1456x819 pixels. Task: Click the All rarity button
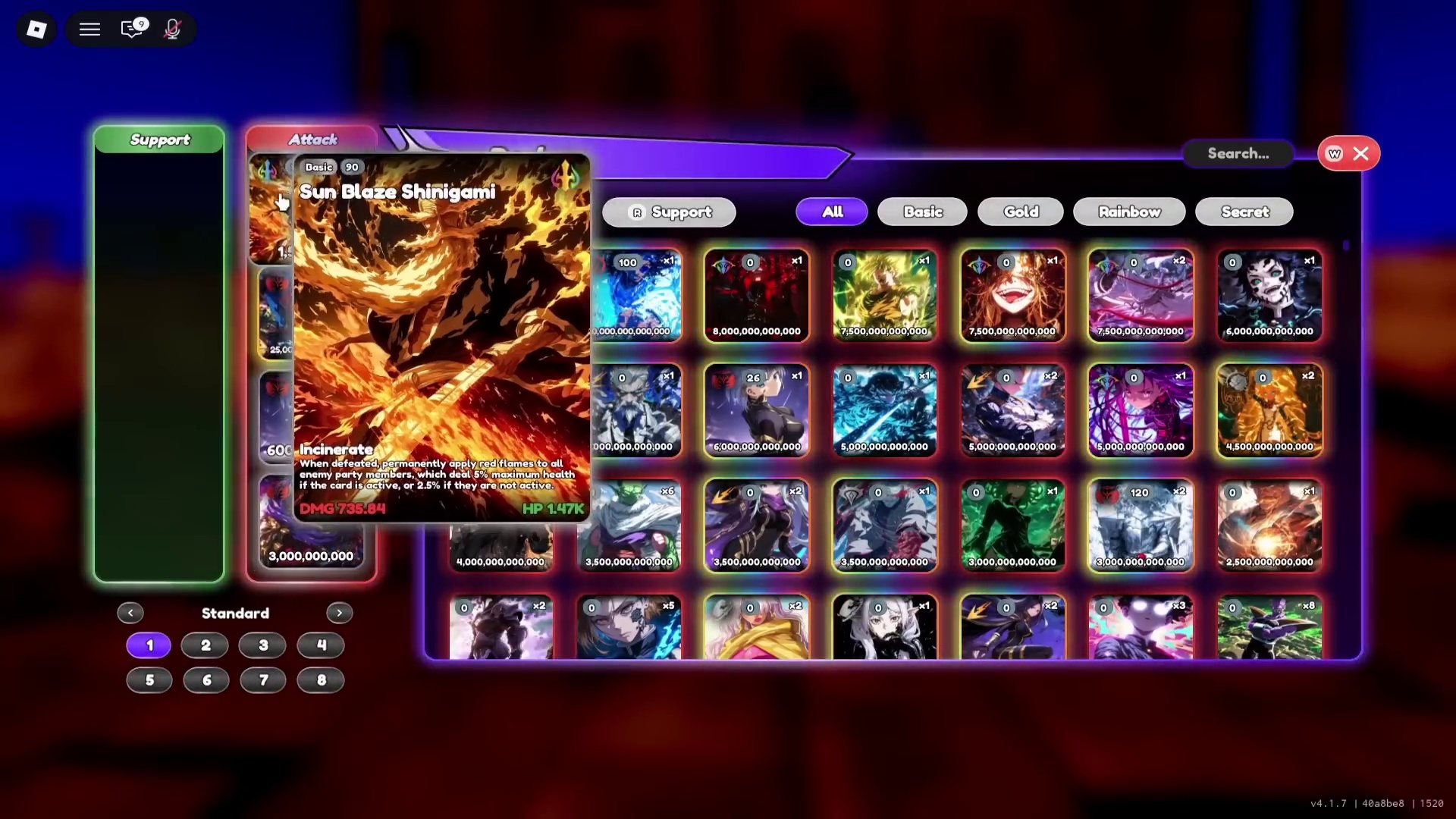click(x=831, y=212)
